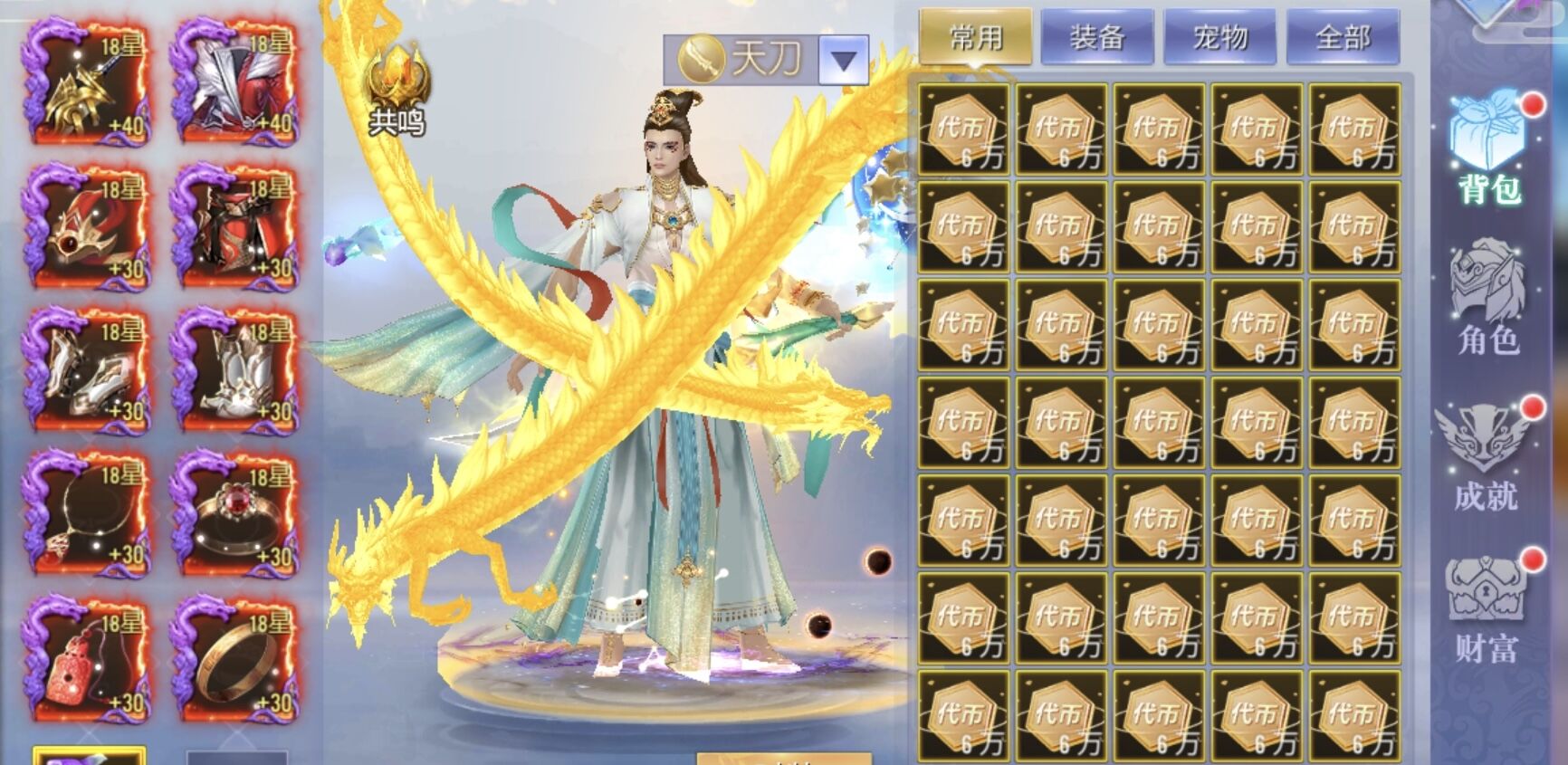This screenshot has height=765, width=1568.
Task: Open the 装备 inventory tab
Action: click(x=1096, y=37)
